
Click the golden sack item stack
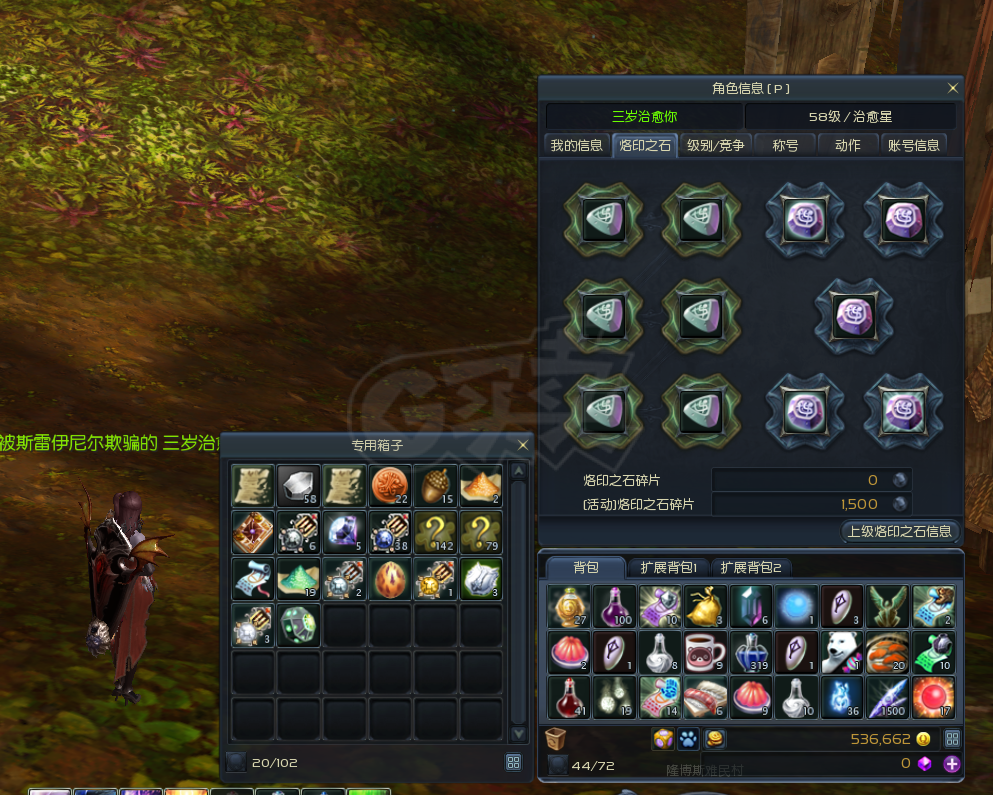tap(705, 606)
